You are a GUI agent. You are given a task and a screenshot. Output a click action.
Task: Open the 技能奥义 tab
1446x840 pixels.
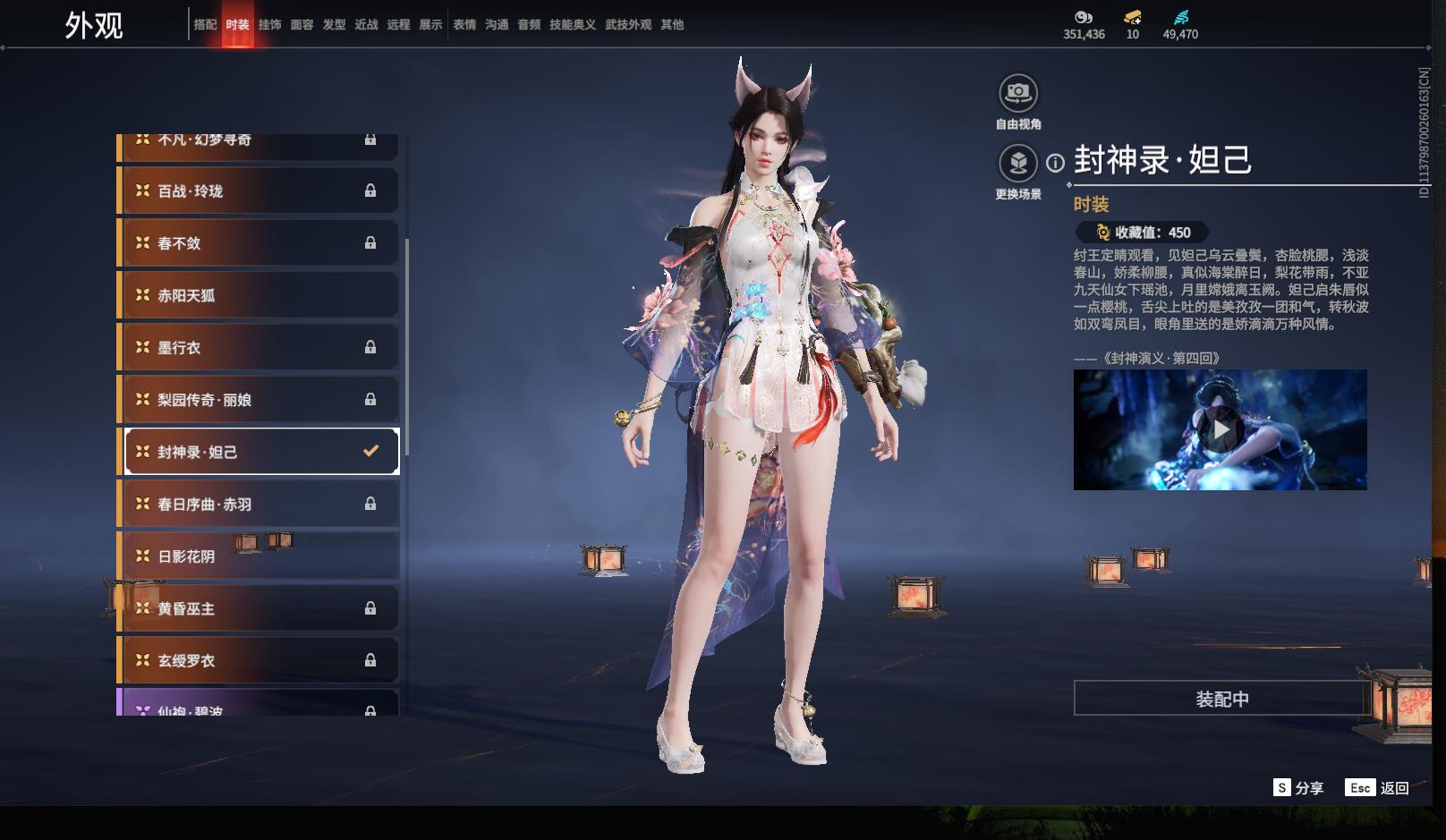point(572,25)
